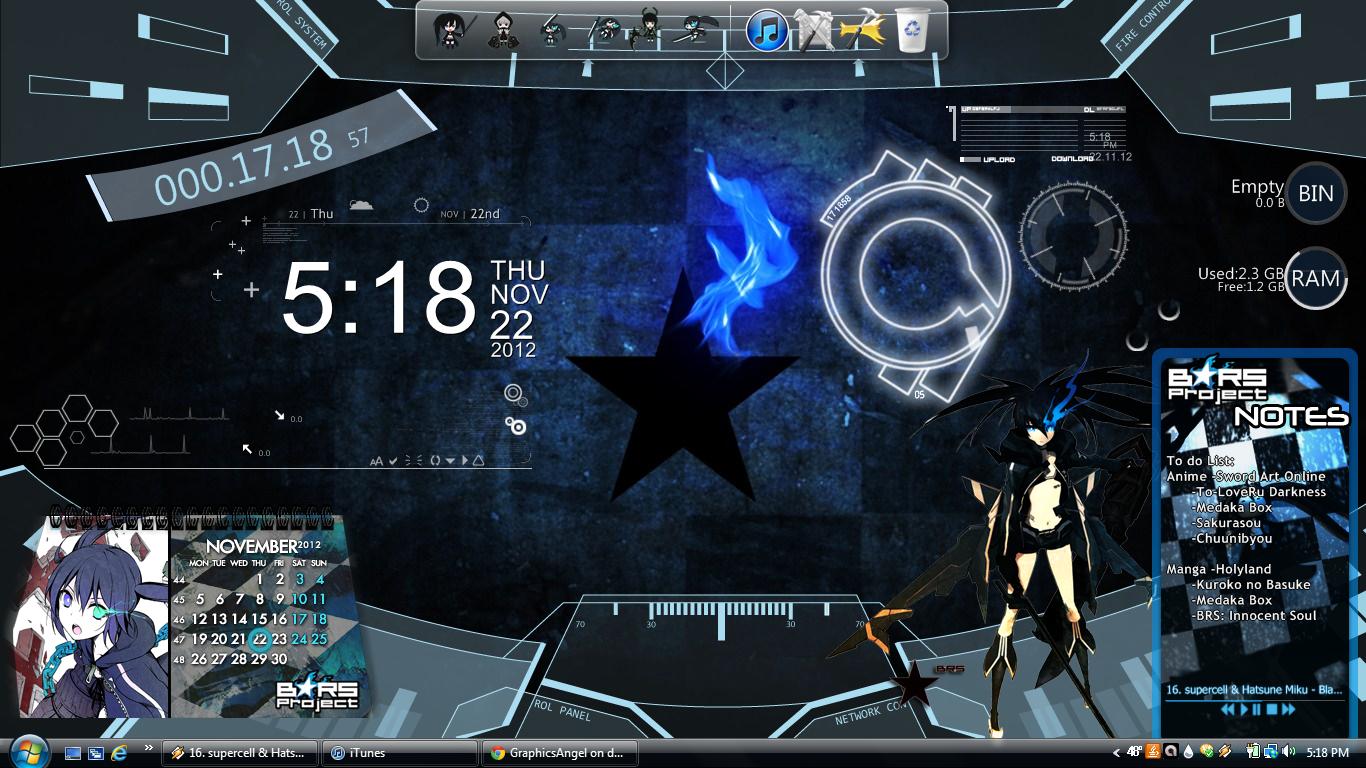1366x768 pixels.
Task: Switch to the Chrome GraphicsAngel taskbar window
Action: [560, 753]
